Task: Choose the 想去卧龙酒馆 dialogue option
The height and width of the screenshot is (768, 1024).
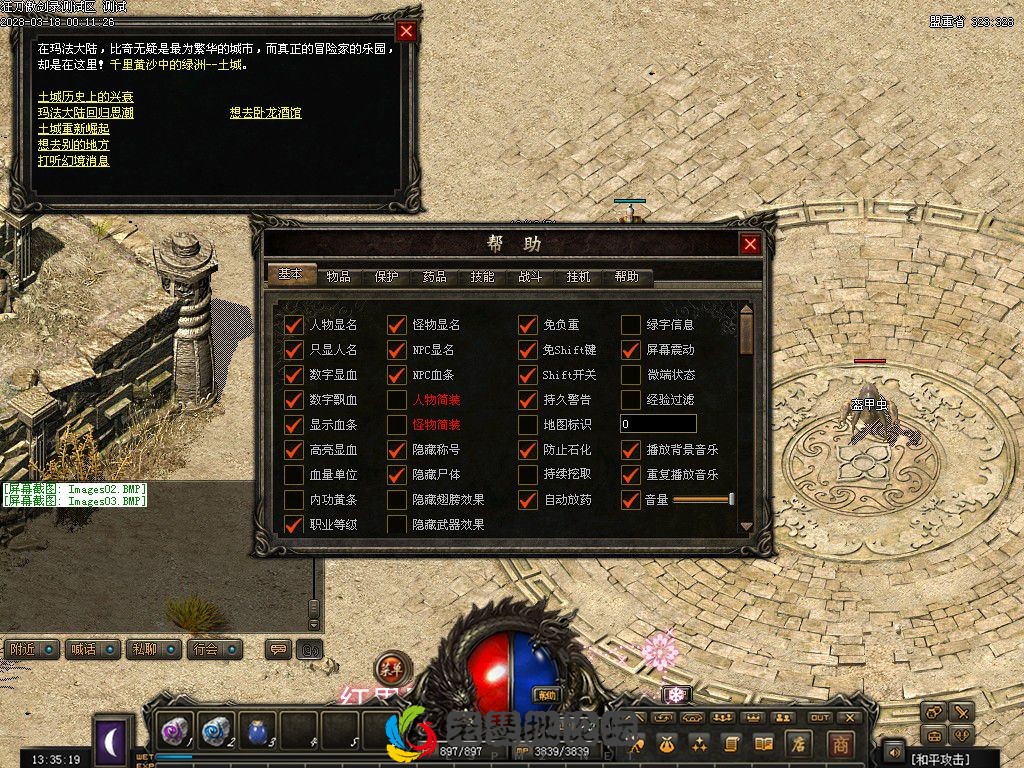Action: click(265, 113)
